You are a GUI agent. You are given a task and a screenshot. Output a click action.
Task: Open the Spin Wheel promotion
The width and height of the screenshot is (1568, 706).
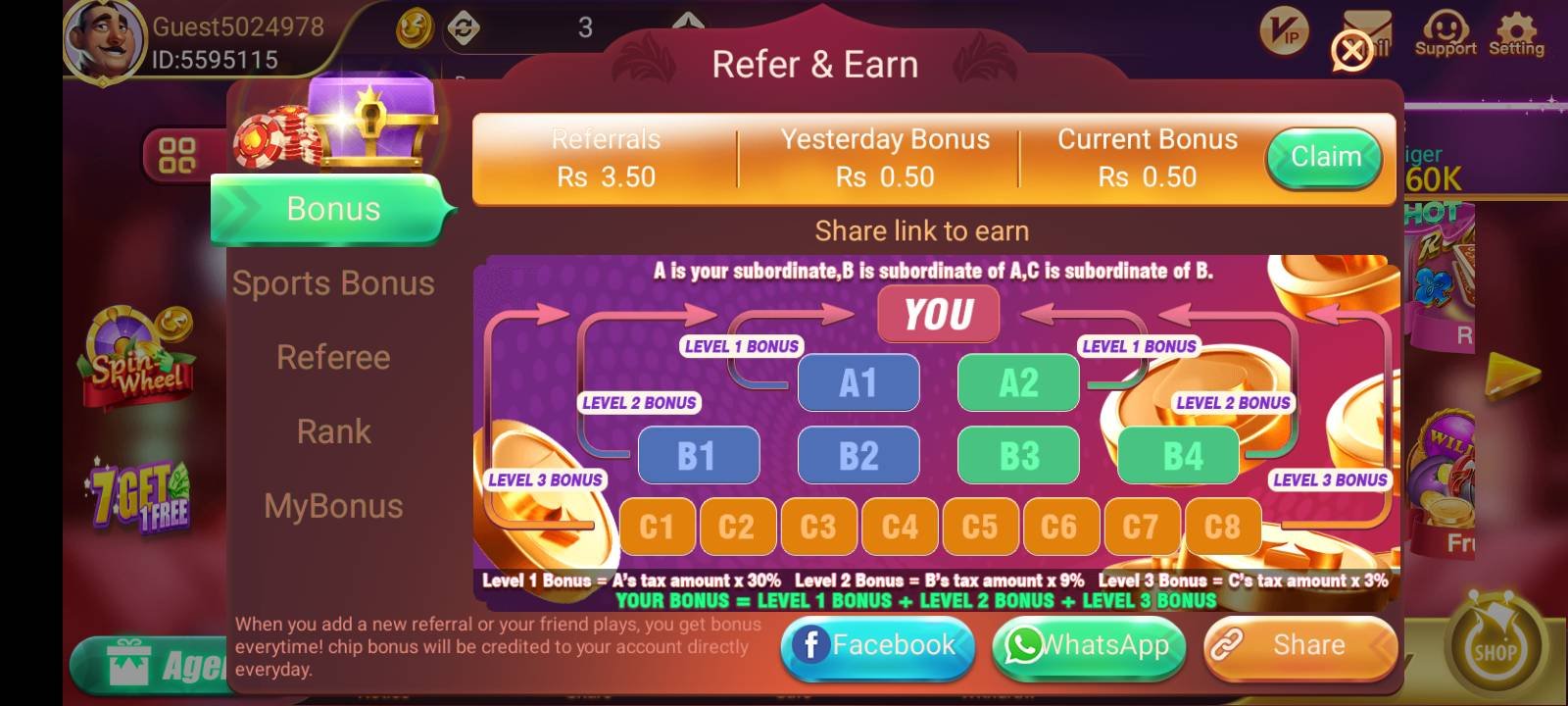pyautogui.click(x=138, y=358)
